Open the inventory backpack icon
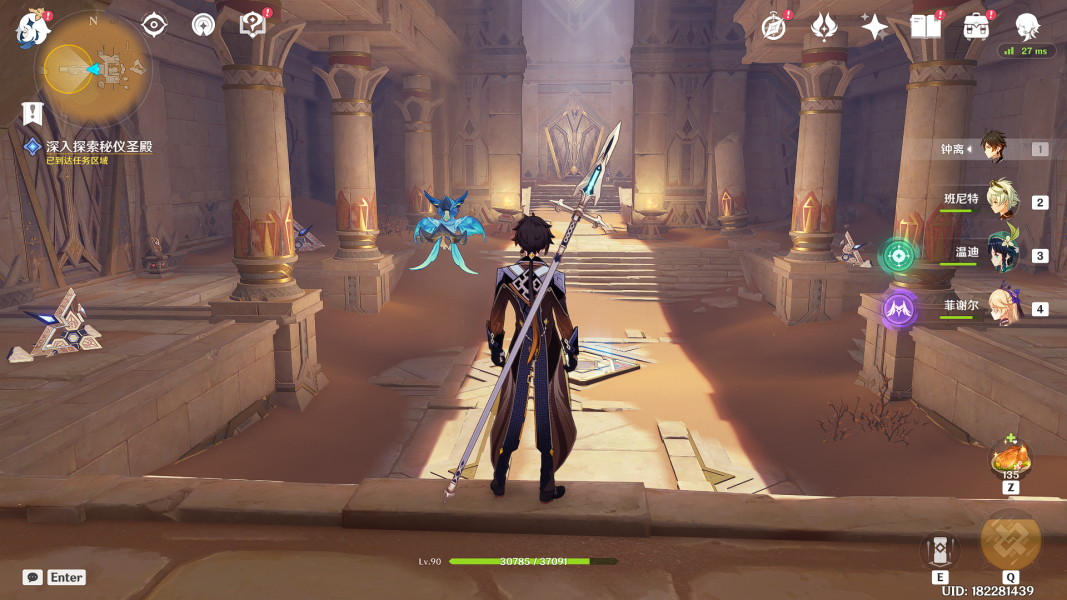 977,27
